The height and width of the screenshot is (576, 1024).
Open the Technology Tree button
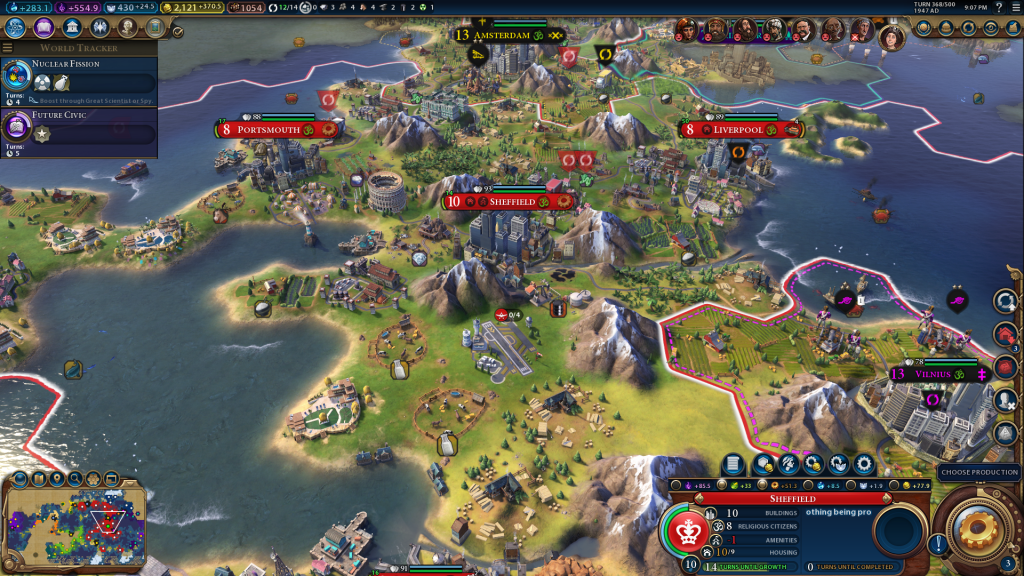tap(15, 28)
